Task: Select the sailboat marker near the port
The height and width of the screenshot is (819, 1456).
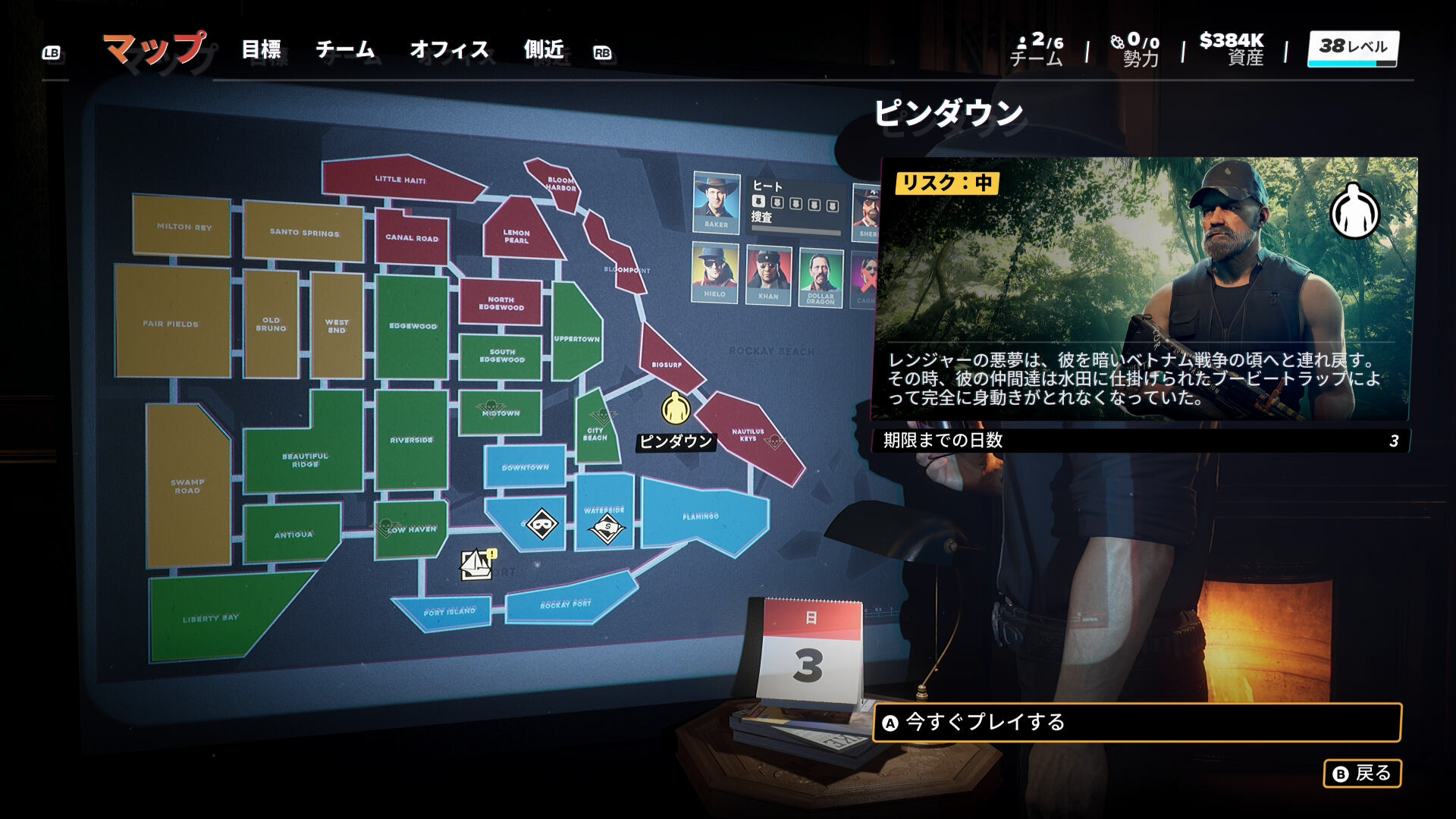Action: tap(476, 563)
